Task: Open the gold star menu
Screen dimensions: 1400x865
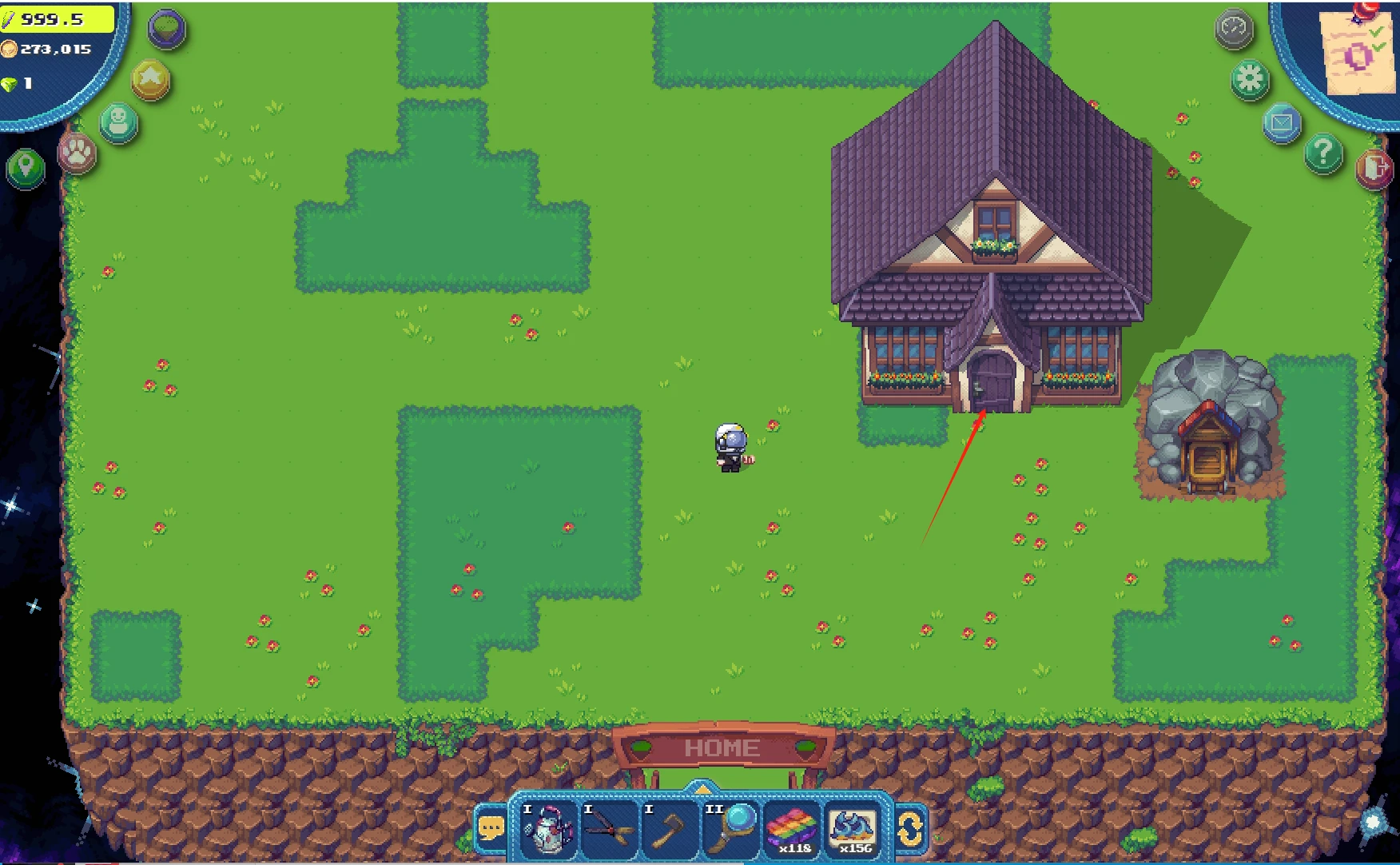Action: pyautogui.click(x=151, y=79)
